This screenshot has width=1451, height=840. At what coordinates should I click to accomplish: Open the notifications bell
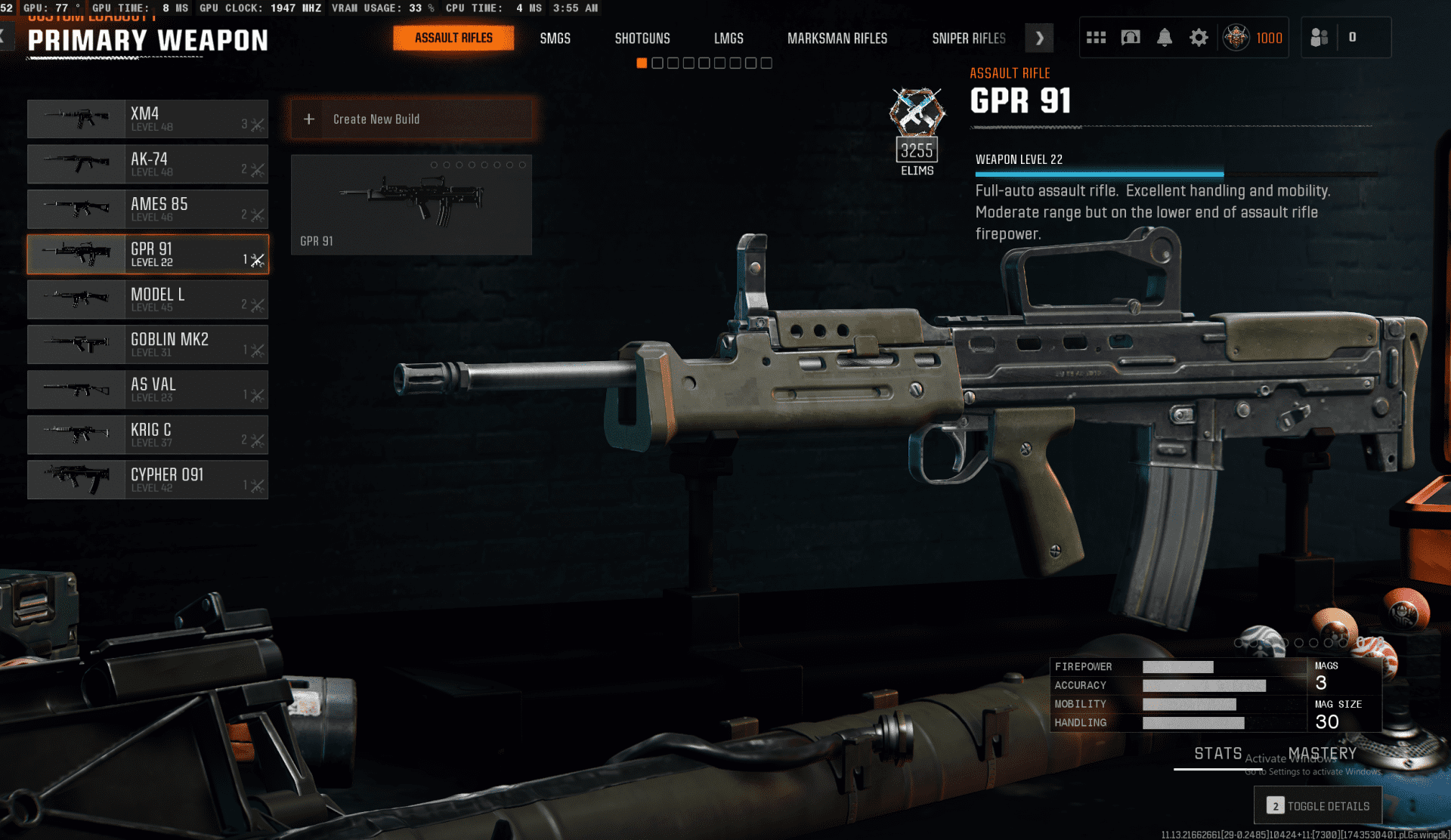pos(1165,38)
